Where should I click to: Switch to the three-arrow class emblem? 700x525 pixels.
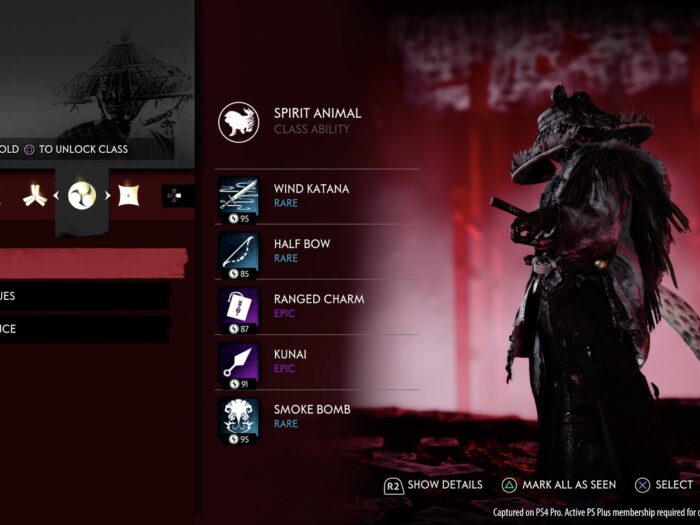coord(34,196)
